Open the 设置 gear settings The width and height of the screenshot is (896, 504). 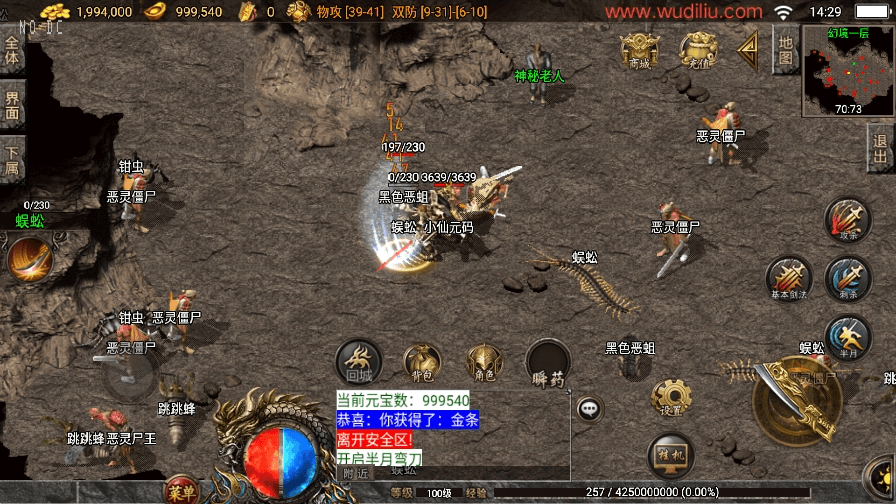(x=671, y=397)
